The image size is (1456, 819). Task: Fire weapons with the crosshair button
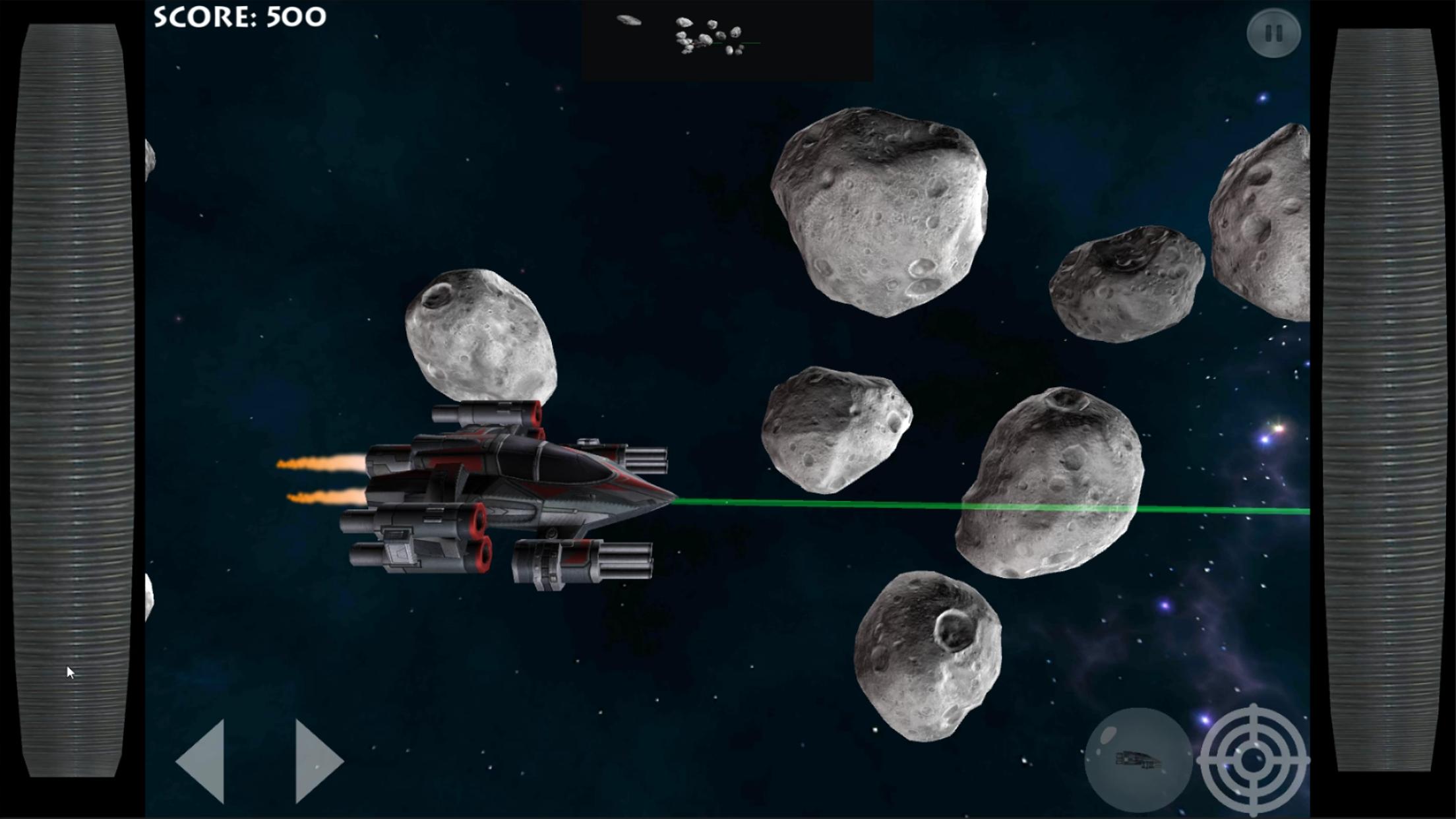pyautogui.click(x=1253, y=760)
